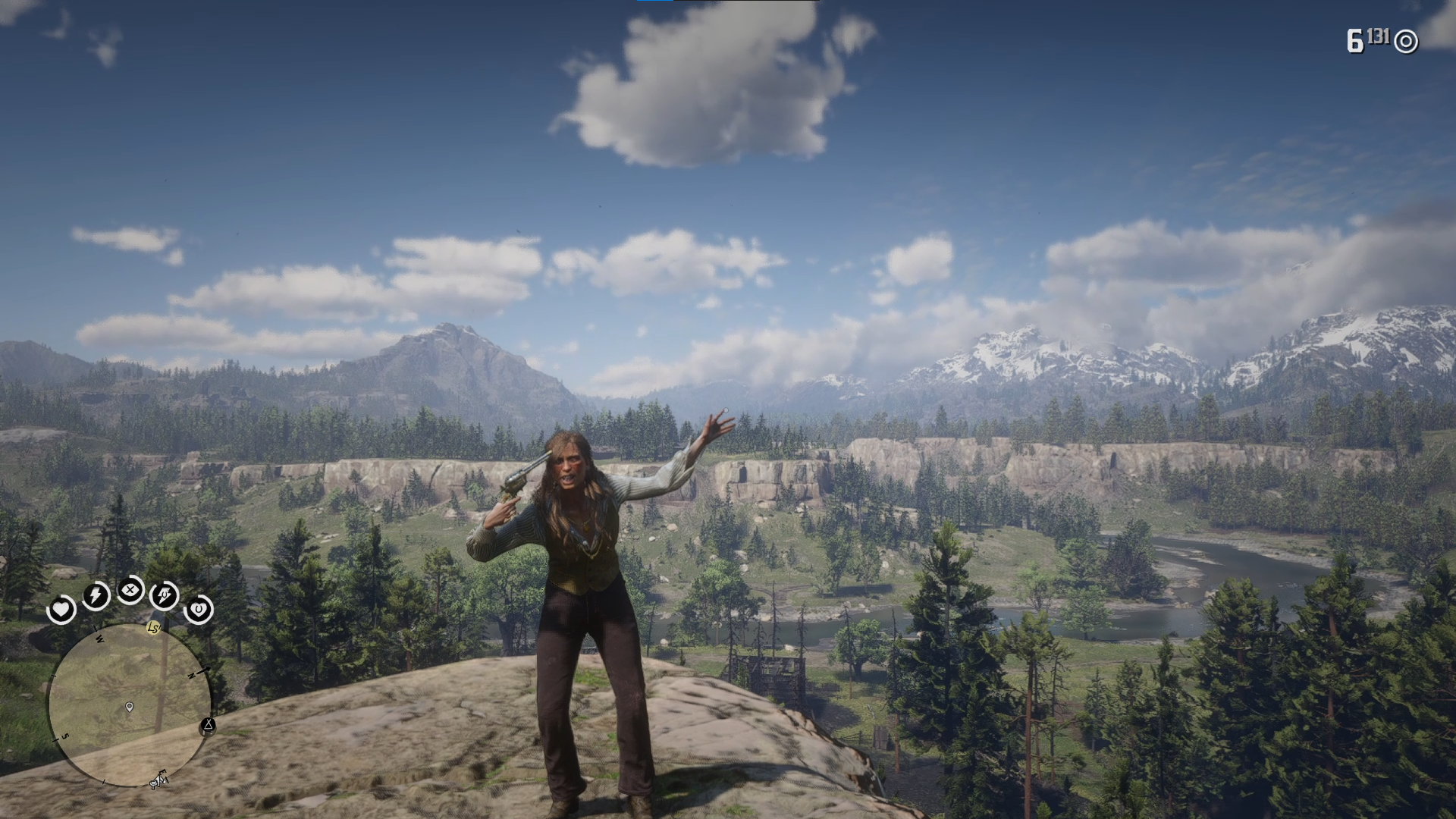1456x819 pixels.
Task: Select the horse stamina core icon
Action: (x=165, y=595)
